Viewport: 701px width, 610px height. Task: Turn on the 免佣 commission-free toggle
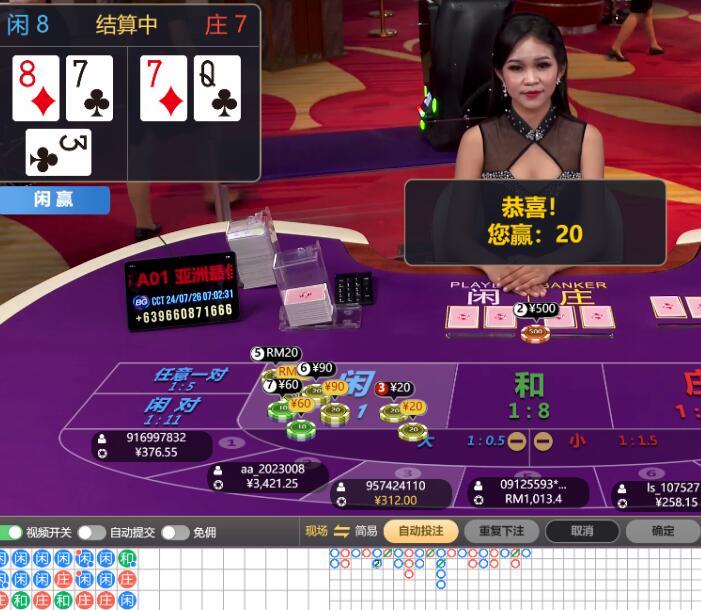pyautogui.click(x=174, y=532)
